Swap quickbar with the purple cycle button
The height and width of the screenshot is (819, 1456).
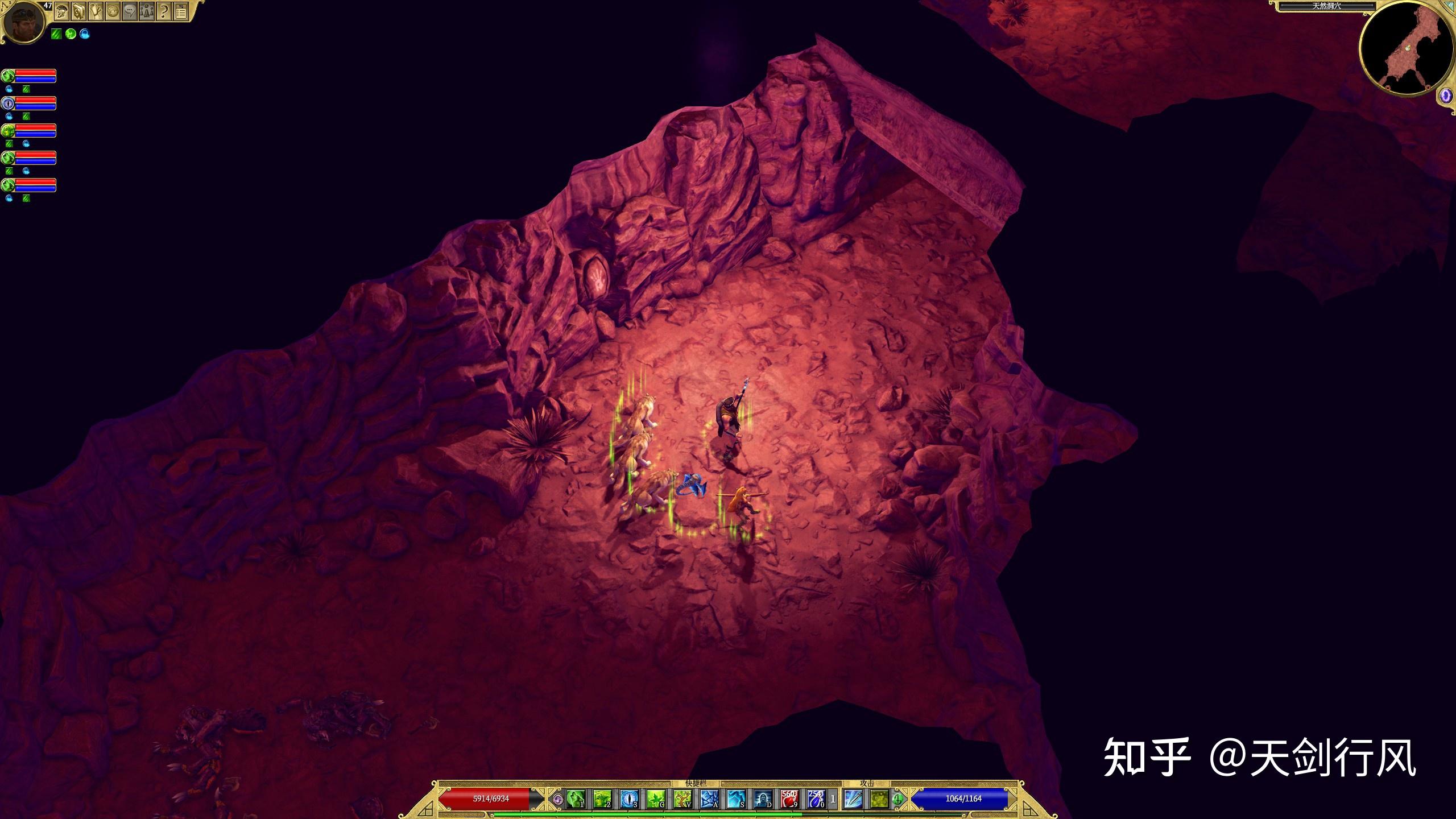pyautogui.click(x=558, y=799)
